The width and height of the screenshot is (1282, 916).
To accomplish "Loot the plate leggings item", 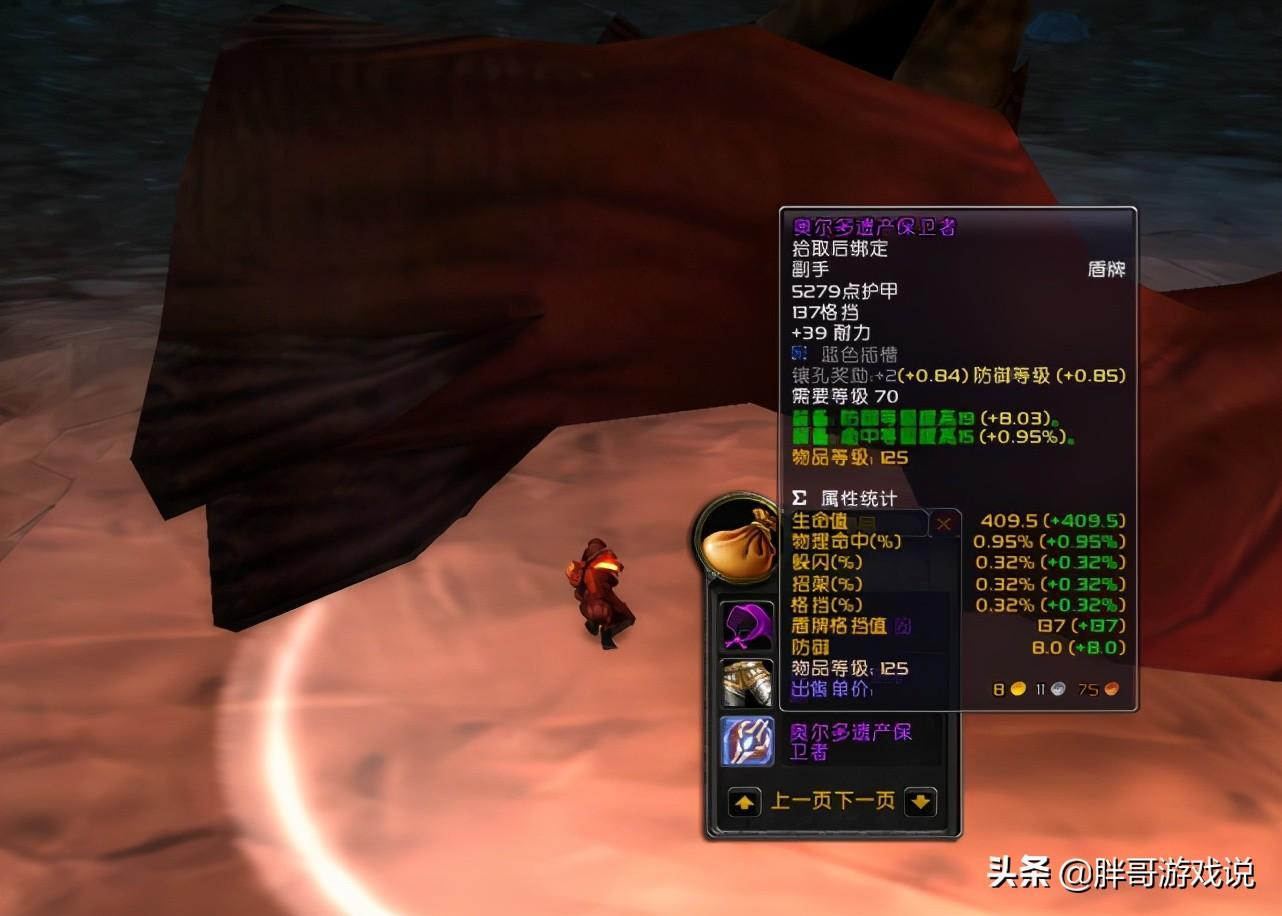I will tap(747, 683).
